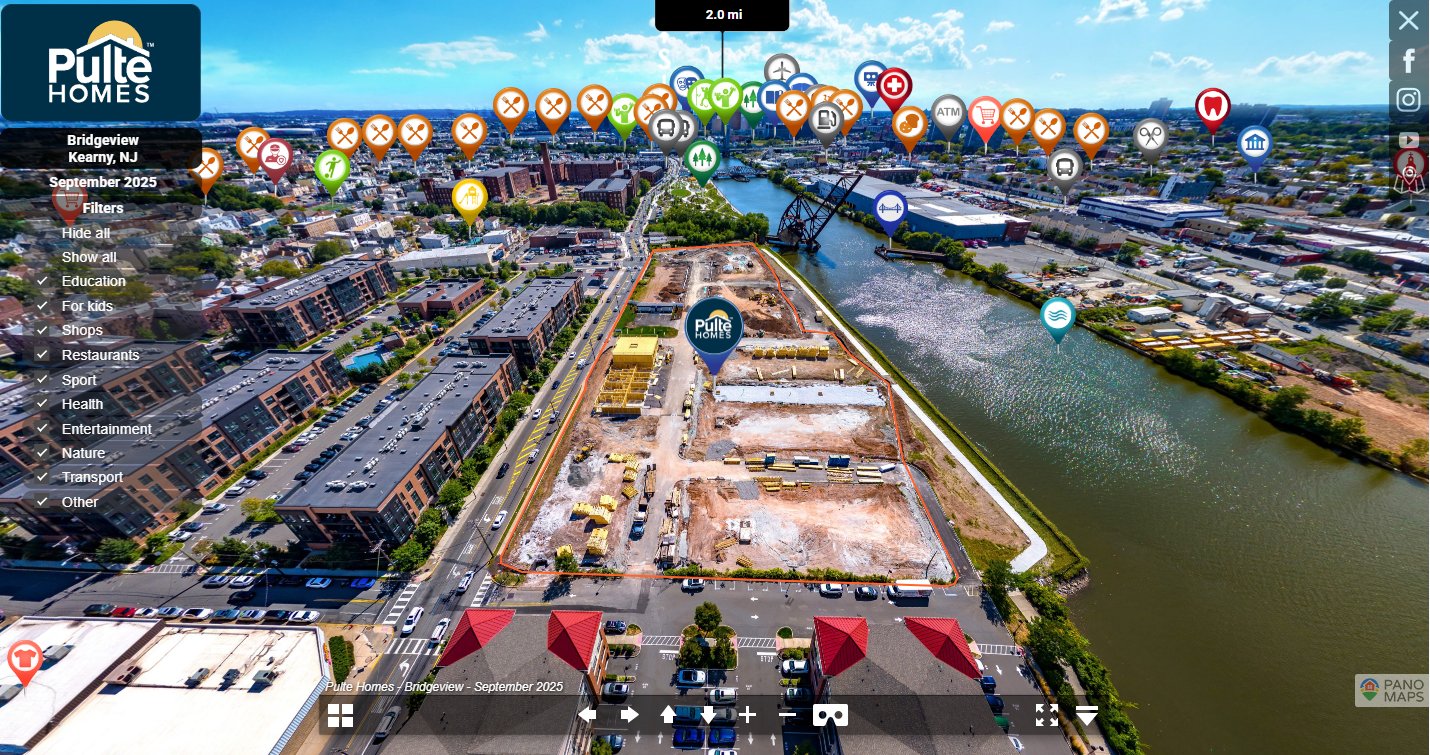
Task: Enable VR headset mode
Action: pos(830,715)
